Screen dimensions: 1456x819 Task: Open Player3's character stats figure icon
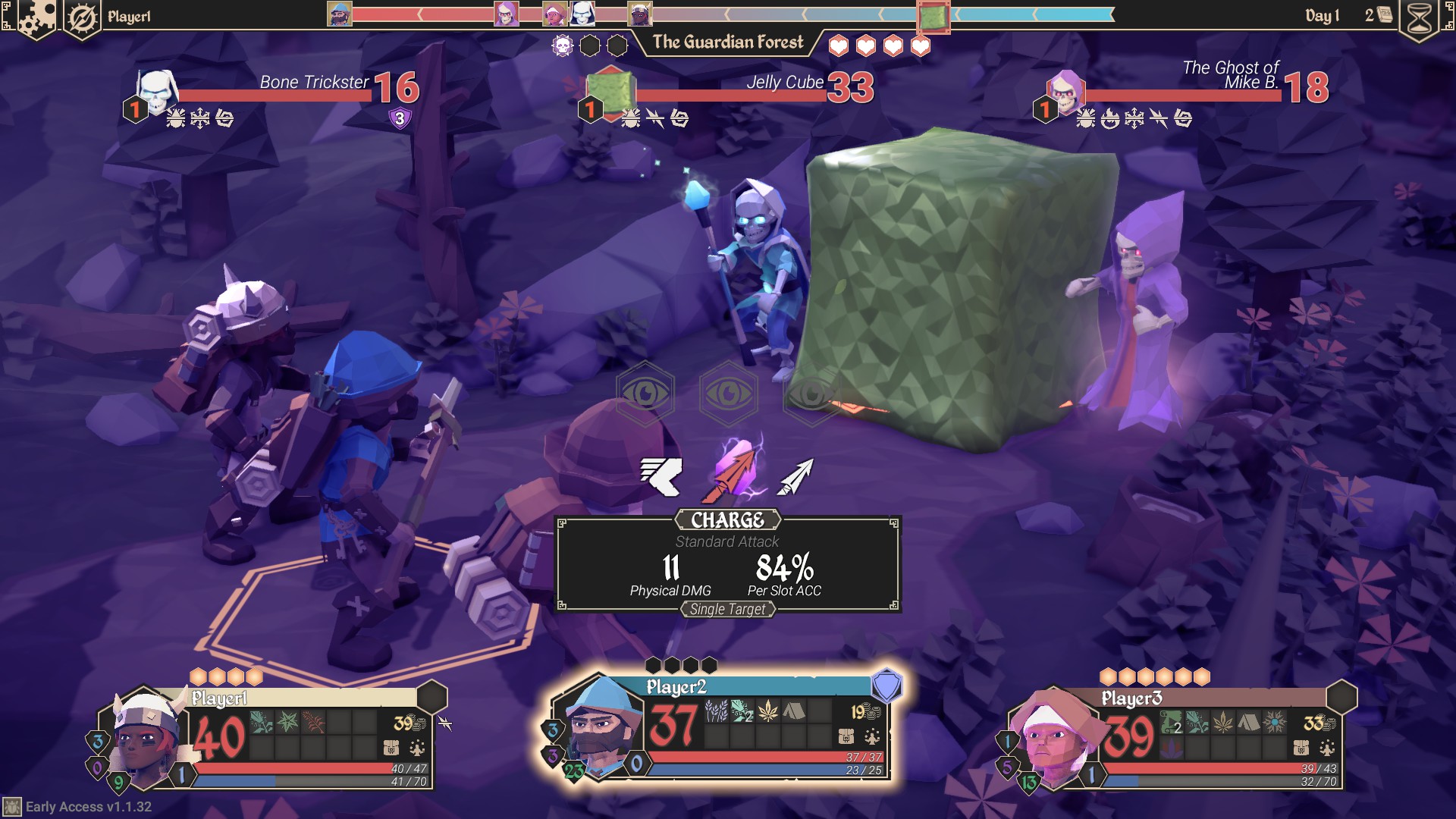click(x=1327, y=748)
